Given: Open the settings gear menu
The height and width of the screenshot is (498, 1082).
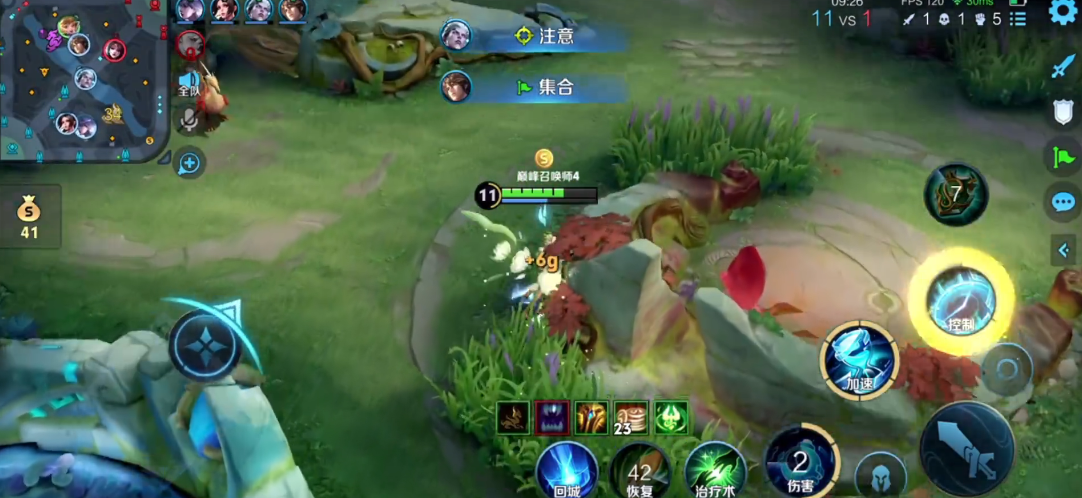Looking at the screenshot, I should click(1062, 12).
